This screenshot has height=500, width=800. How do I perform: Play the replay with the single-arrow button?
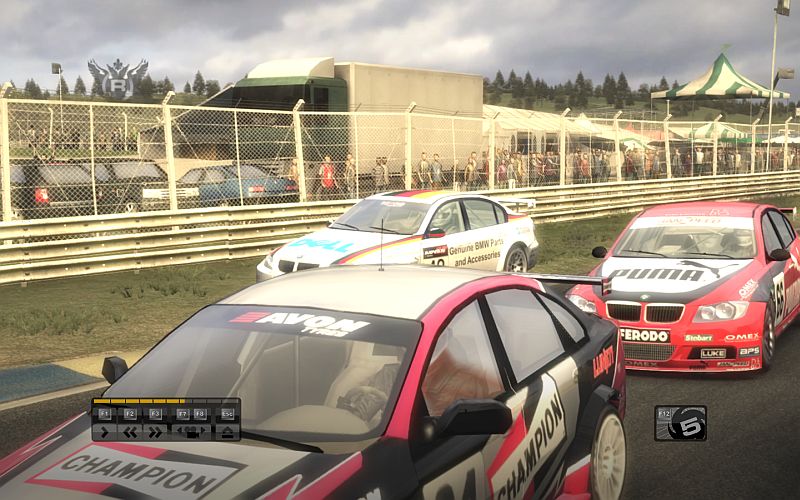[x=104, y=432]
